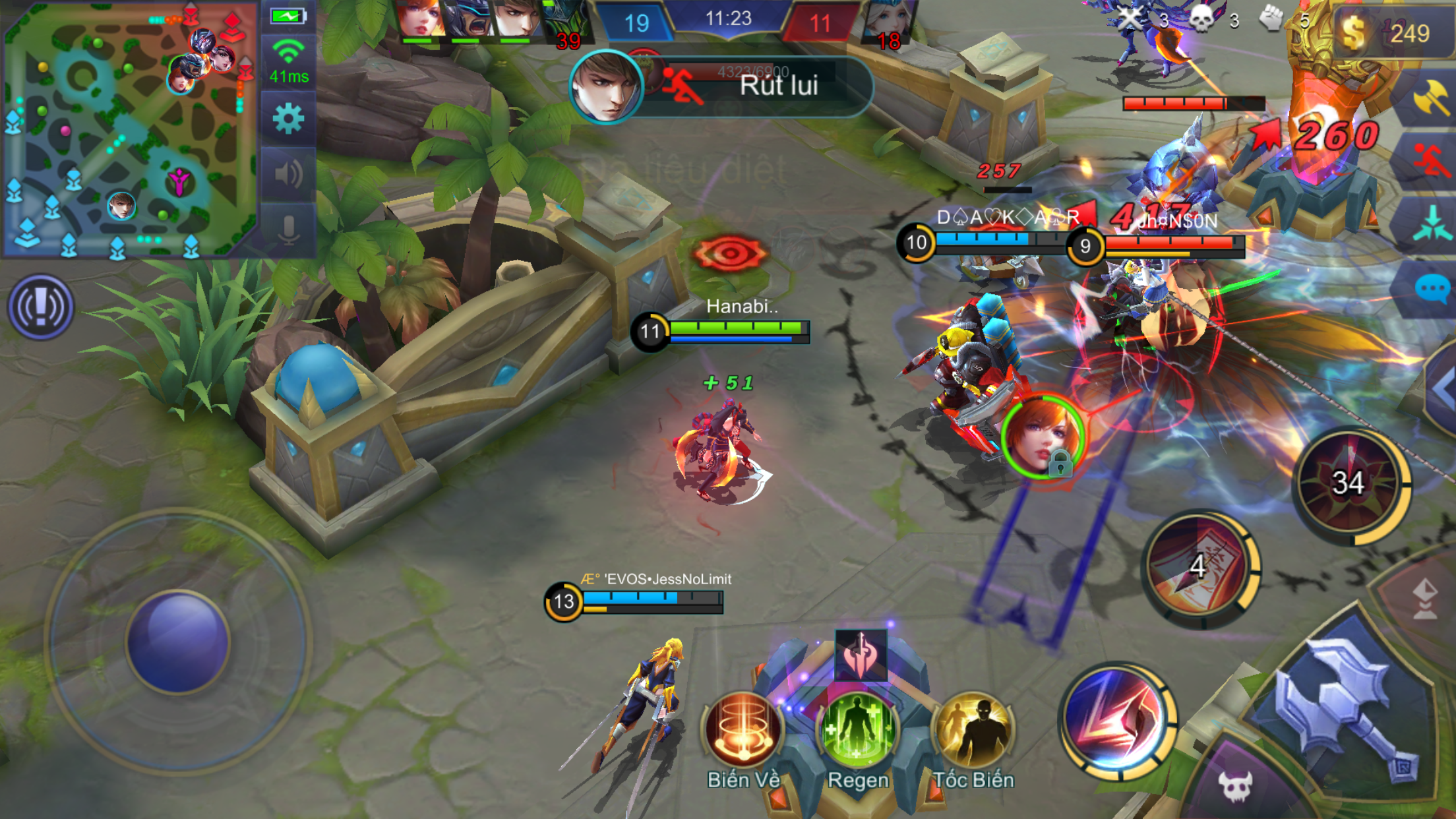The width and height of the screenshot is (1456, 819).
Task: Select the equipment item above Regen
Action: pyautogui.click(x=861, y=654)
